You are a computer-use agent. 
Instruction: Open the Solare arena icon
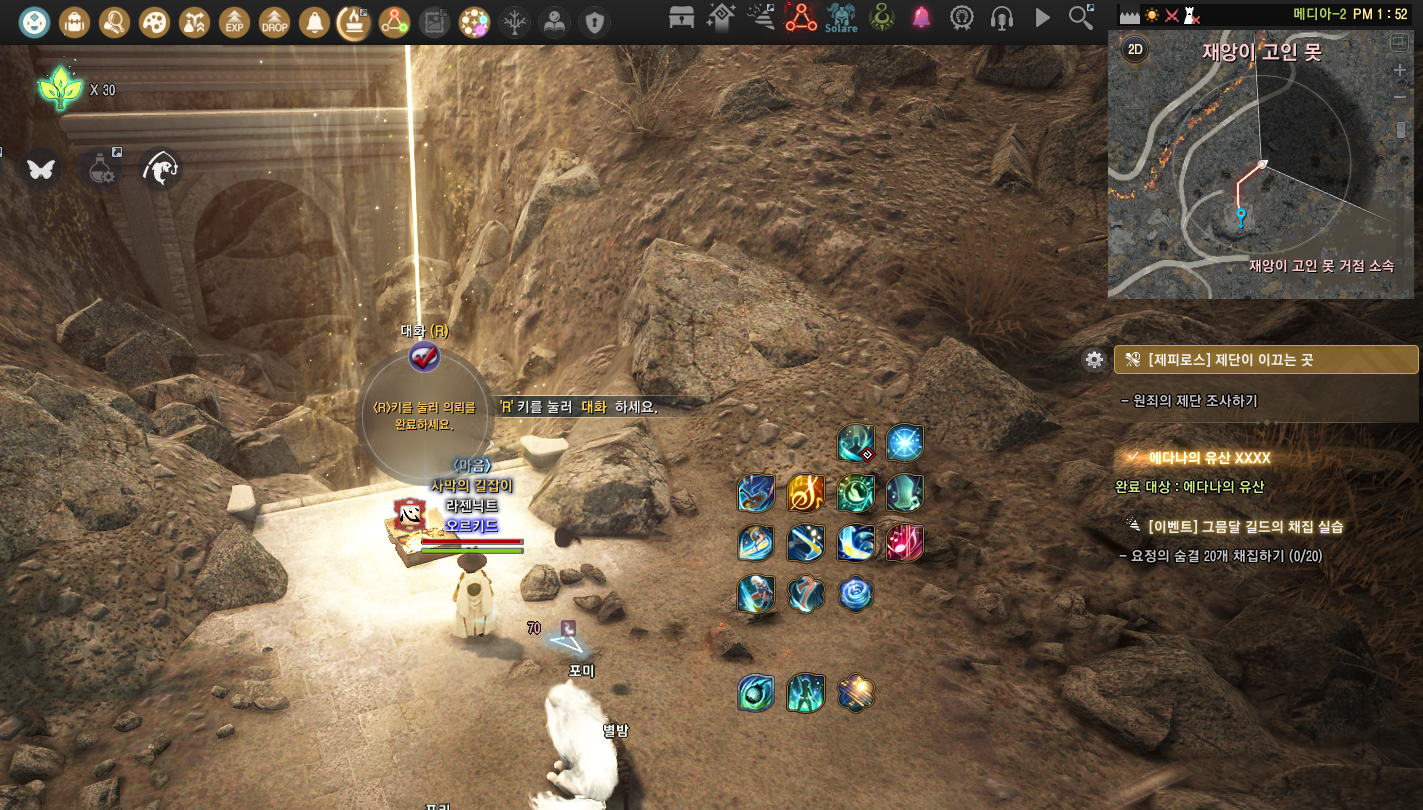click(841, 17)
